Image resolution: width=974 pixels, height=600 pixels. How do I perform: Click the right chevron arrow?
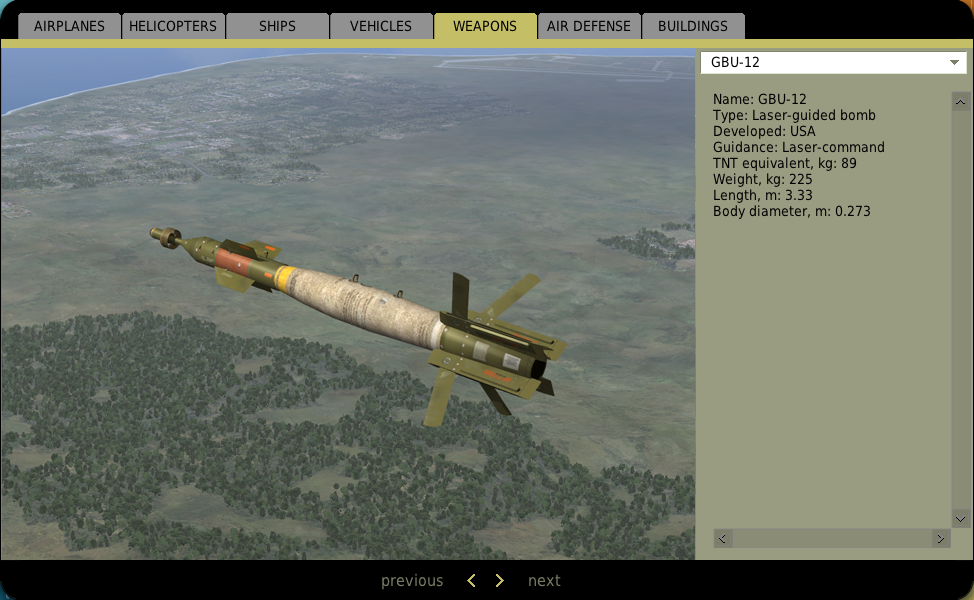pos(500,581)
